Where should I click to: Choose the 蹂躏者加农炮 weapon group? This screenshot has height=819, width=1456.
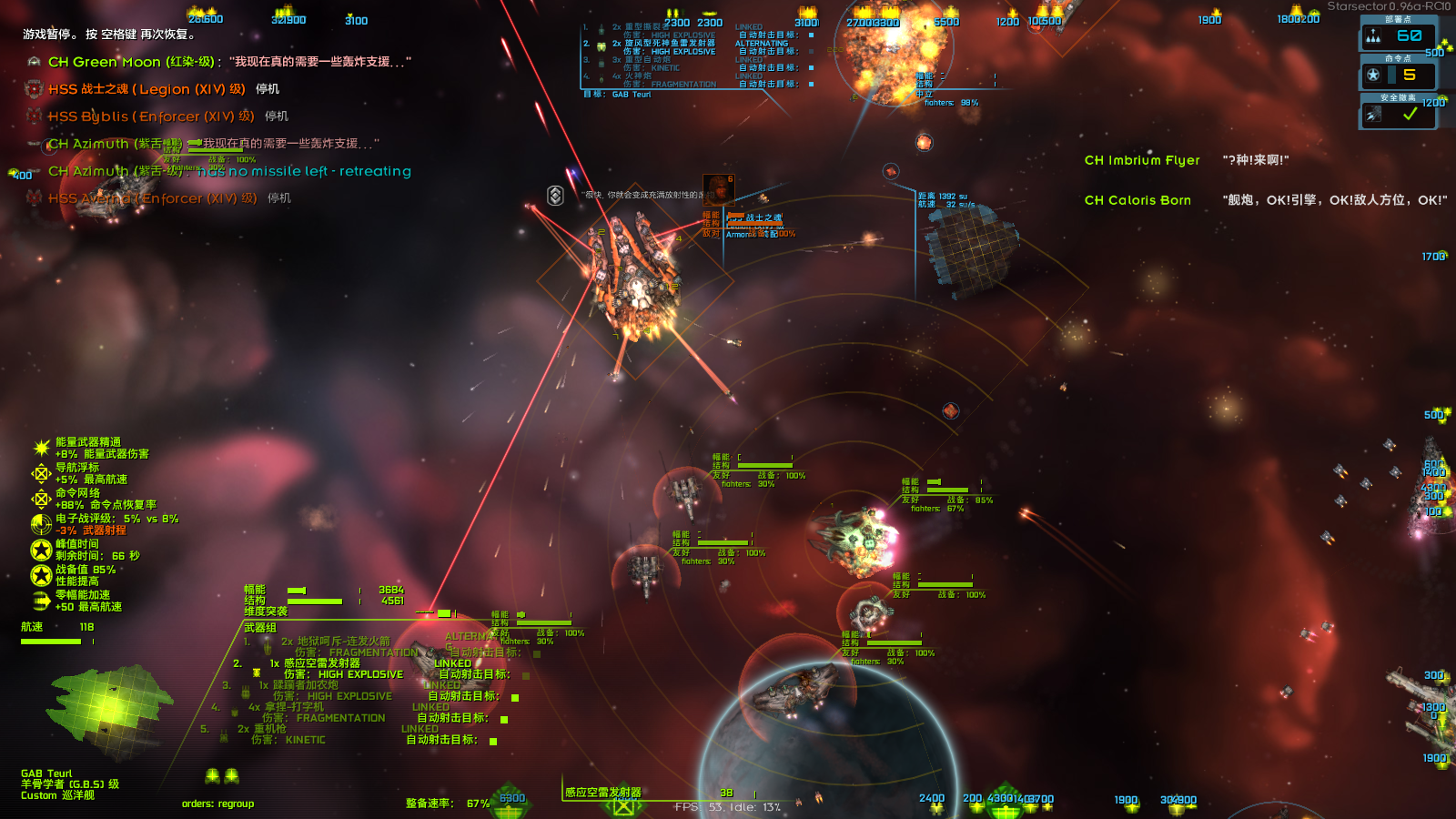(x=305, y=685)
